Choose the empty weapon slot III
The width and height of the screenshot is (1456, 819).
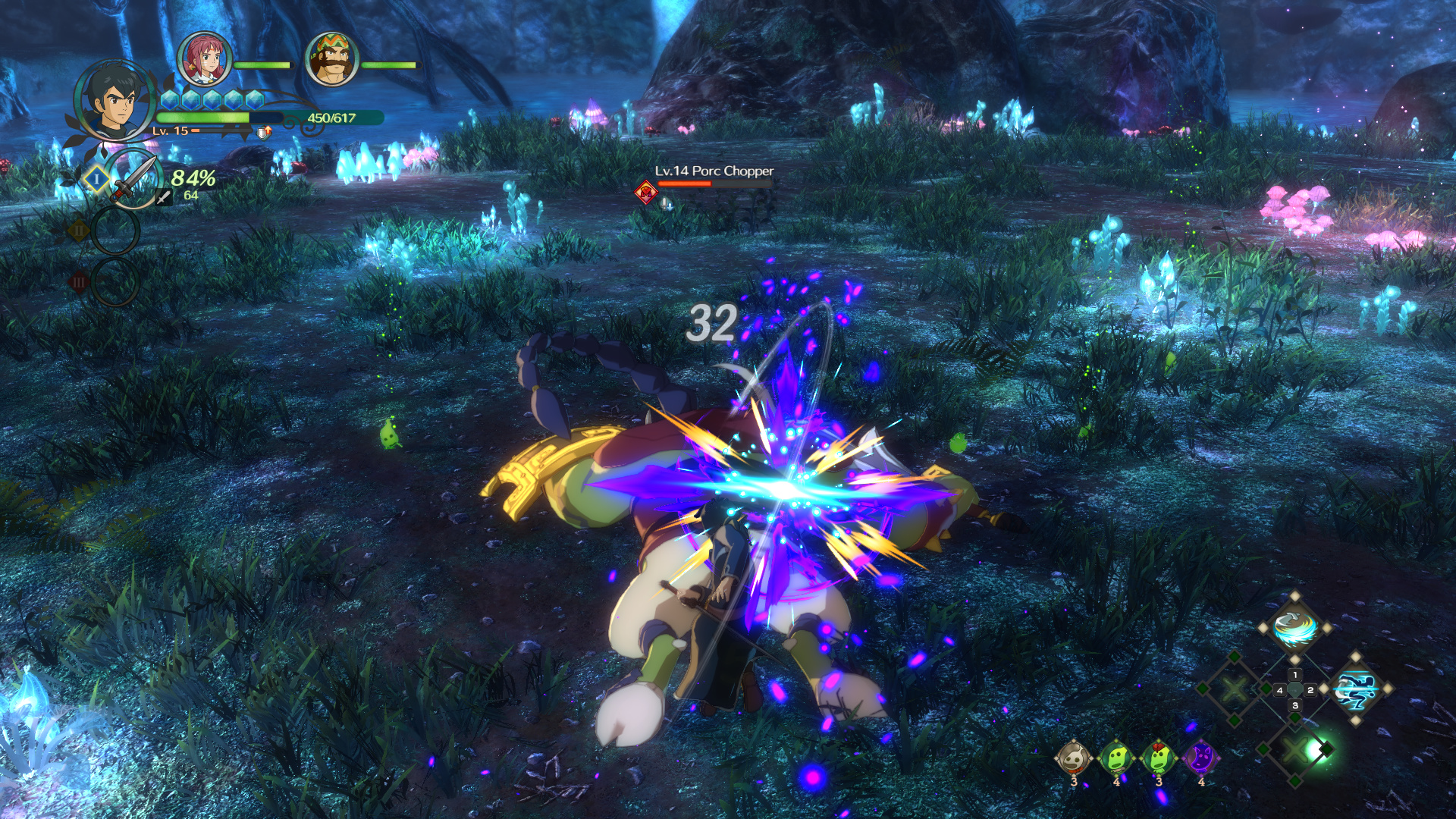tap(115, 282)
